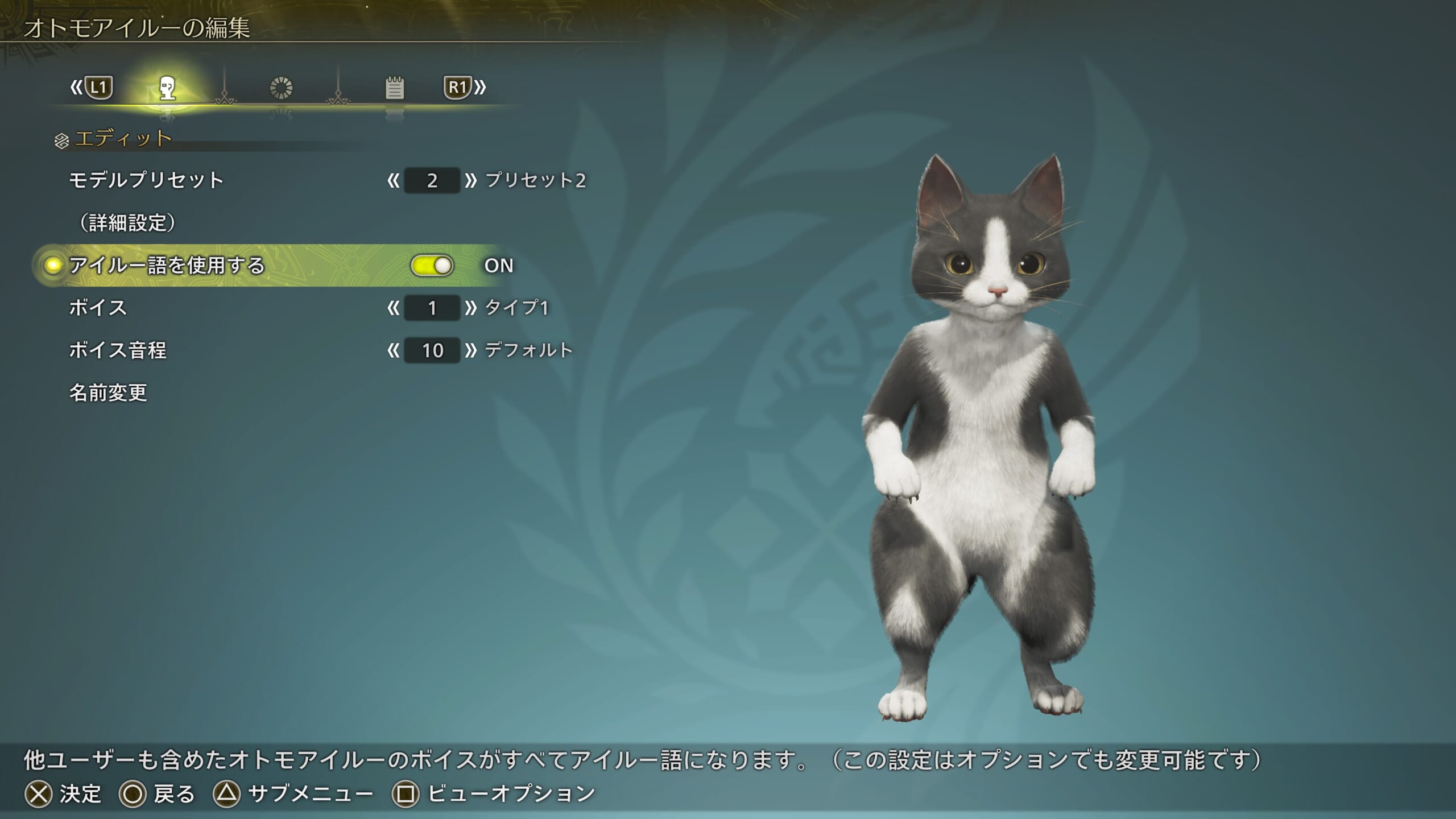Open 名前変更 to rename the Palico

[x=108, y=392]
